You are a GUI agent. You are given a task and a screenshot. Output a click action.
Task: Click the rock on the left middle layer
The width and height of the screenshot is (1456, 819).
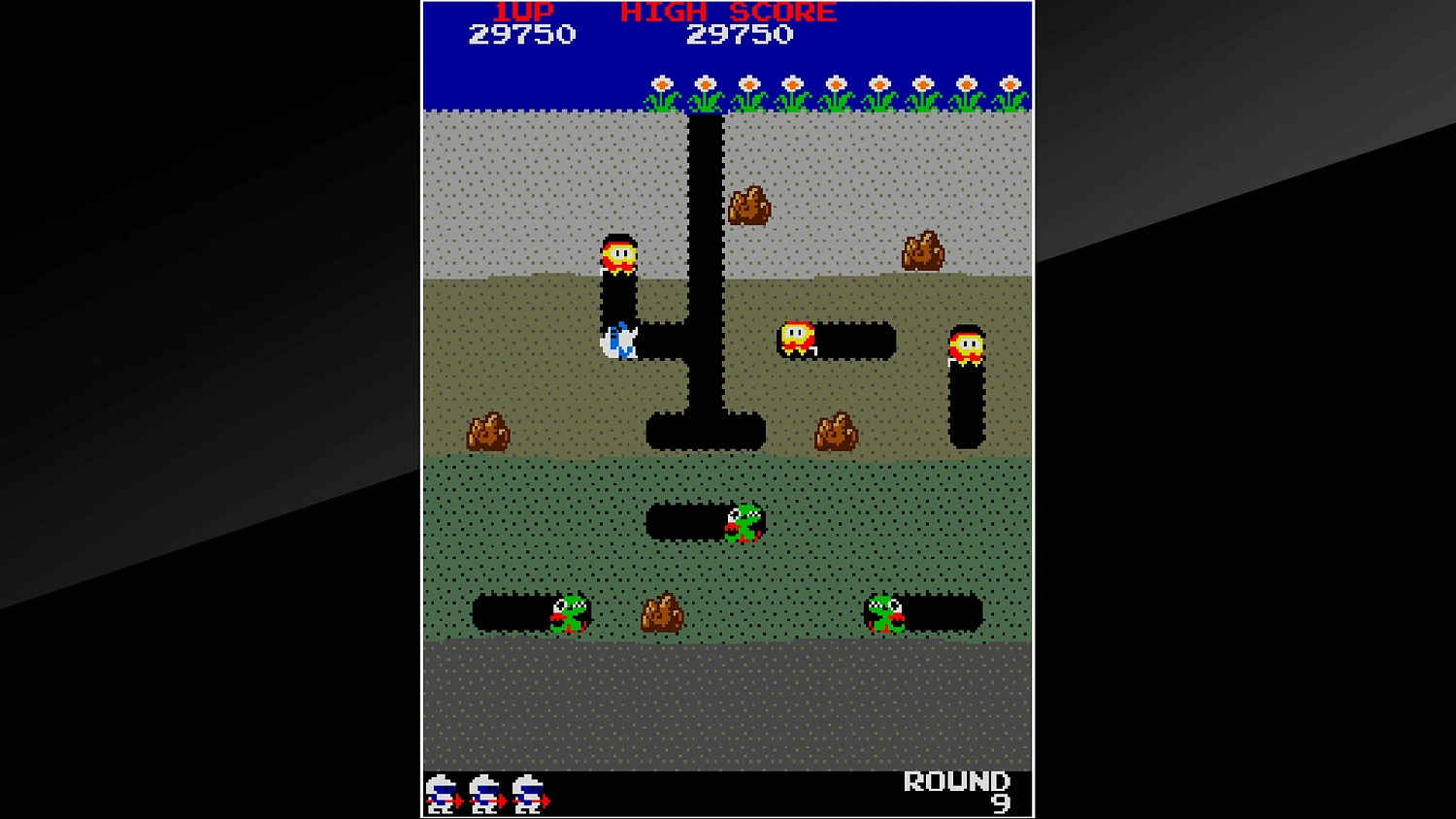pyautogui.click(x=487, y=431)
